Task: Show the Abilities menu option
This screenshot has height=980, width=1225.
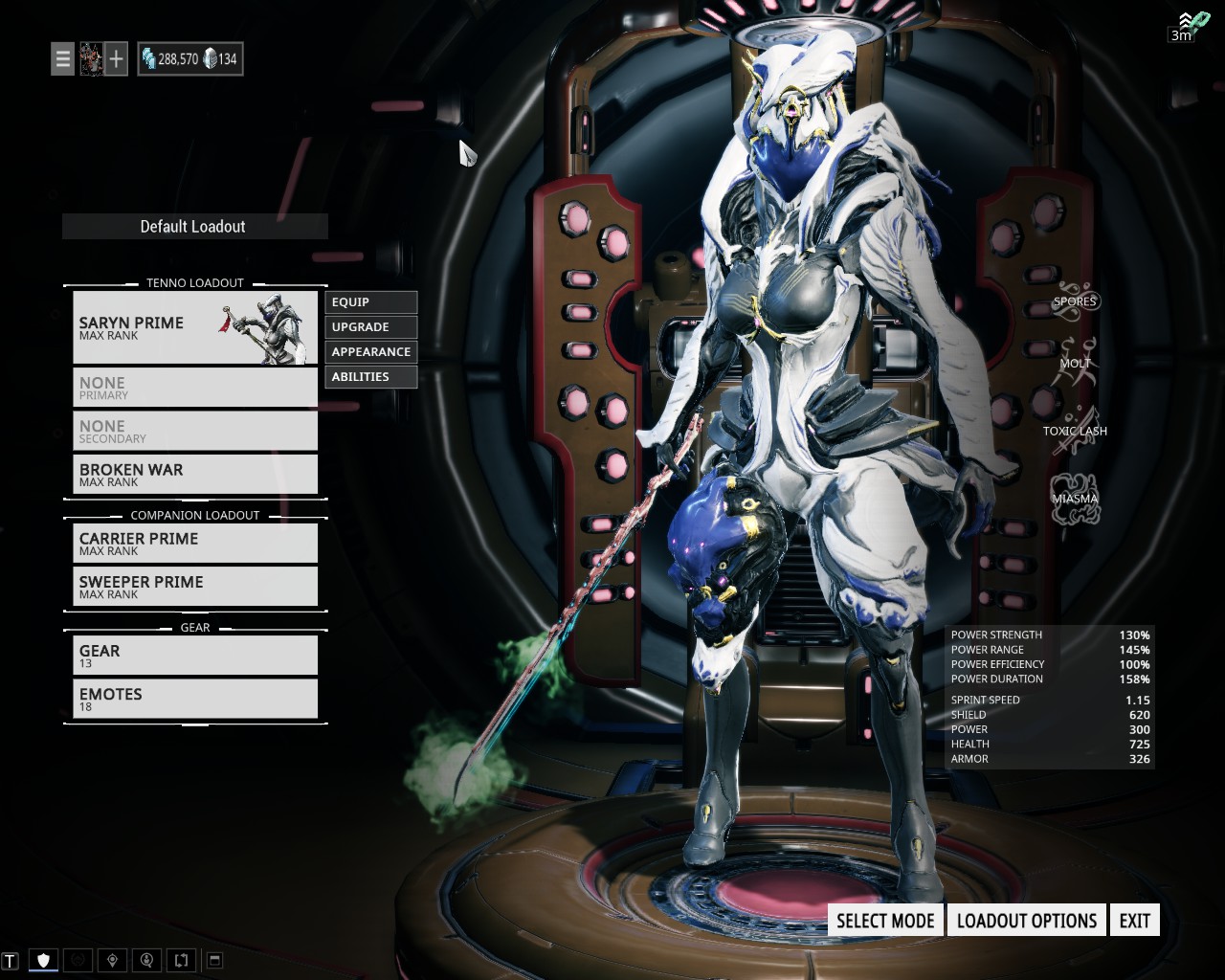Action: click(x=370, y=377)
